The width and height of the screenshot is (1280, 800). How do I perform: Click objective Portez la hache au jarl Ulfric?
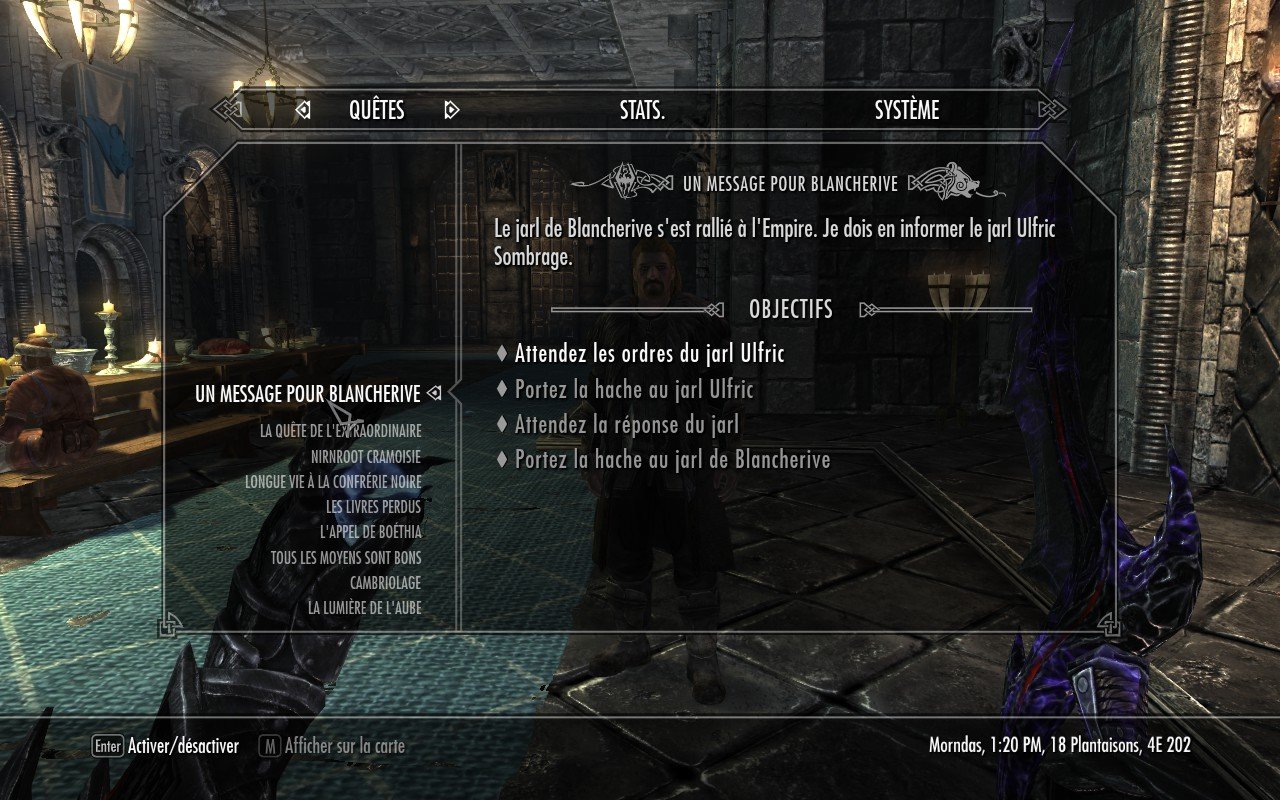pos(634,390)
